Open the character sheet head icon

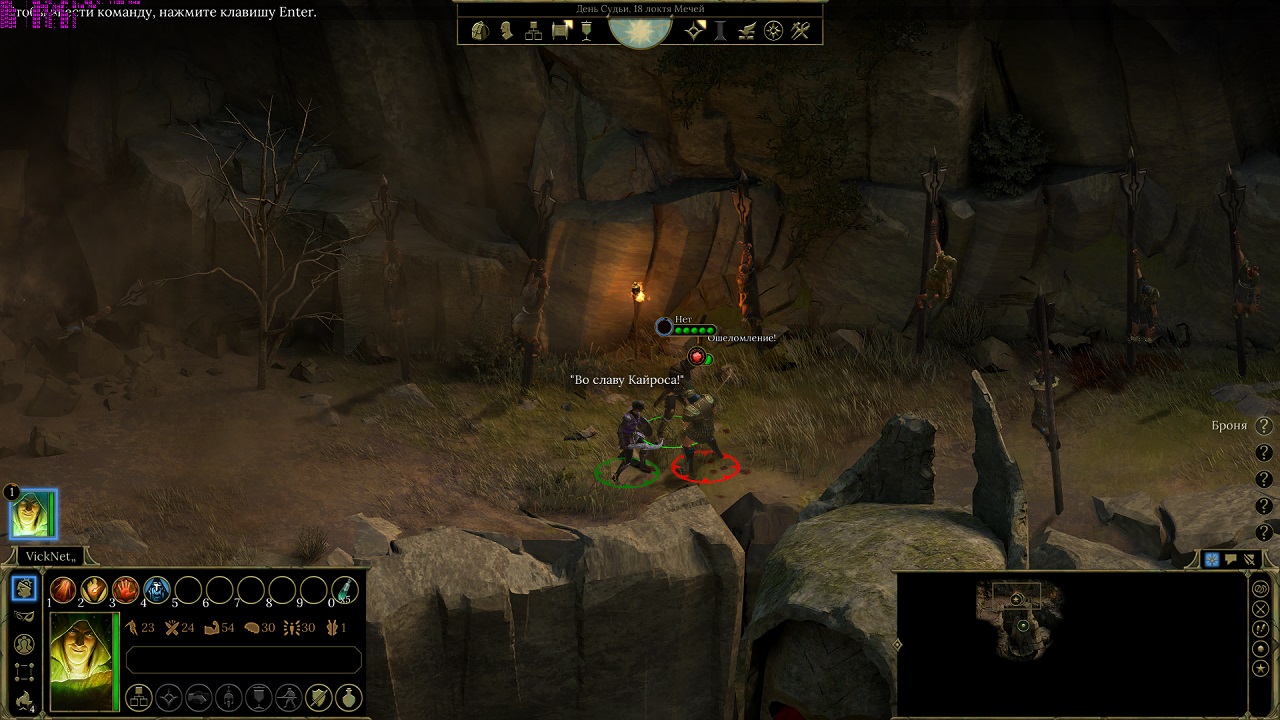507,31
